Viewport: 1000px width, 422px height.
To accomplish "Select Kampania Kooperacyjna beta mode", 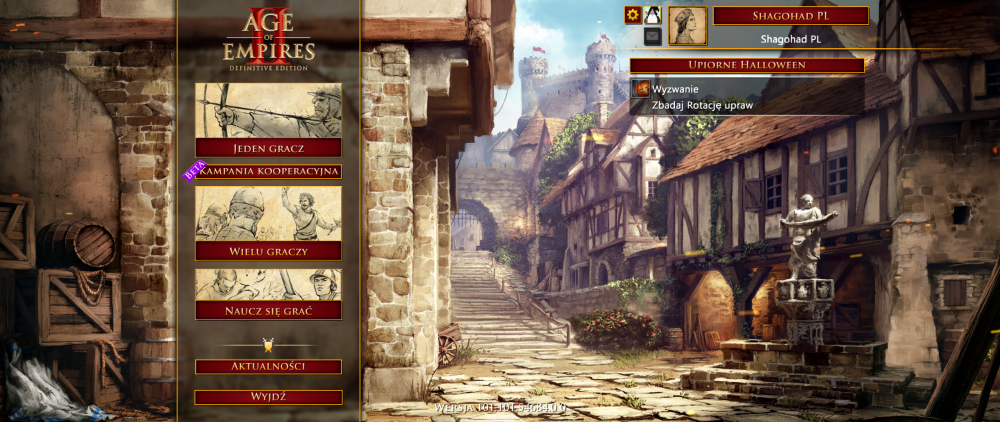I will [x=268, y=172].
